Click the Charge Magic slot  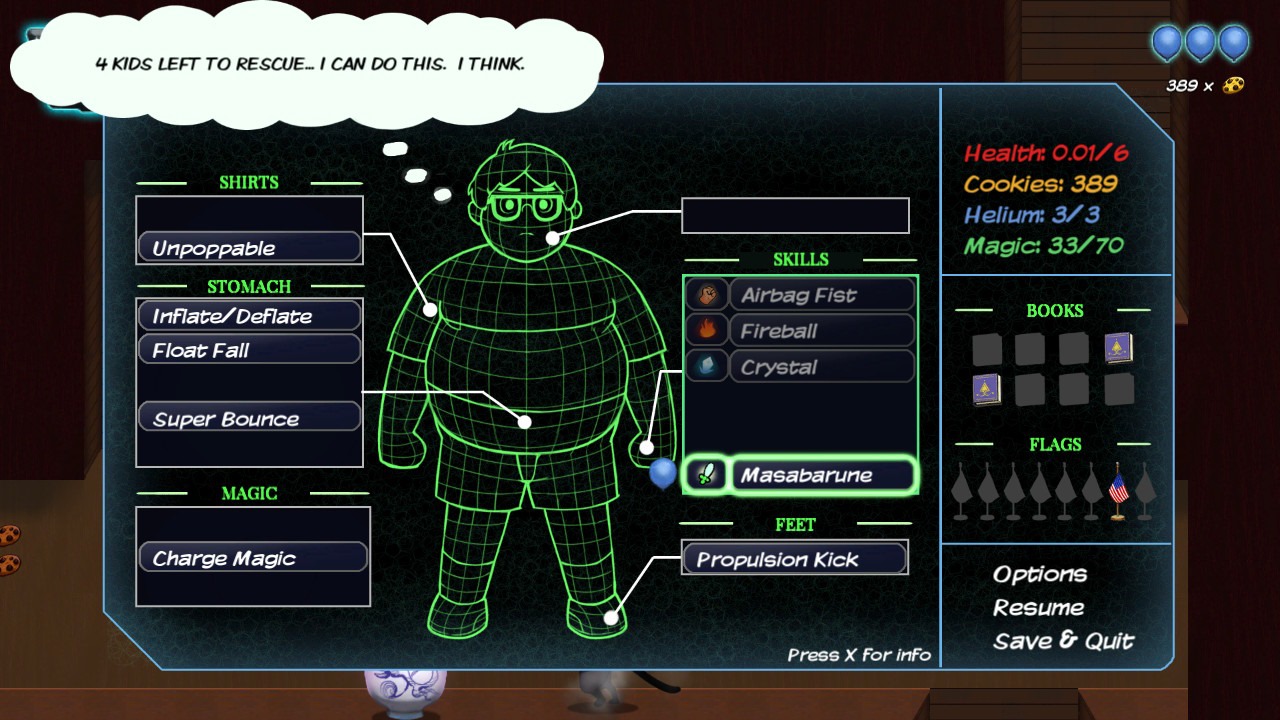252,558
